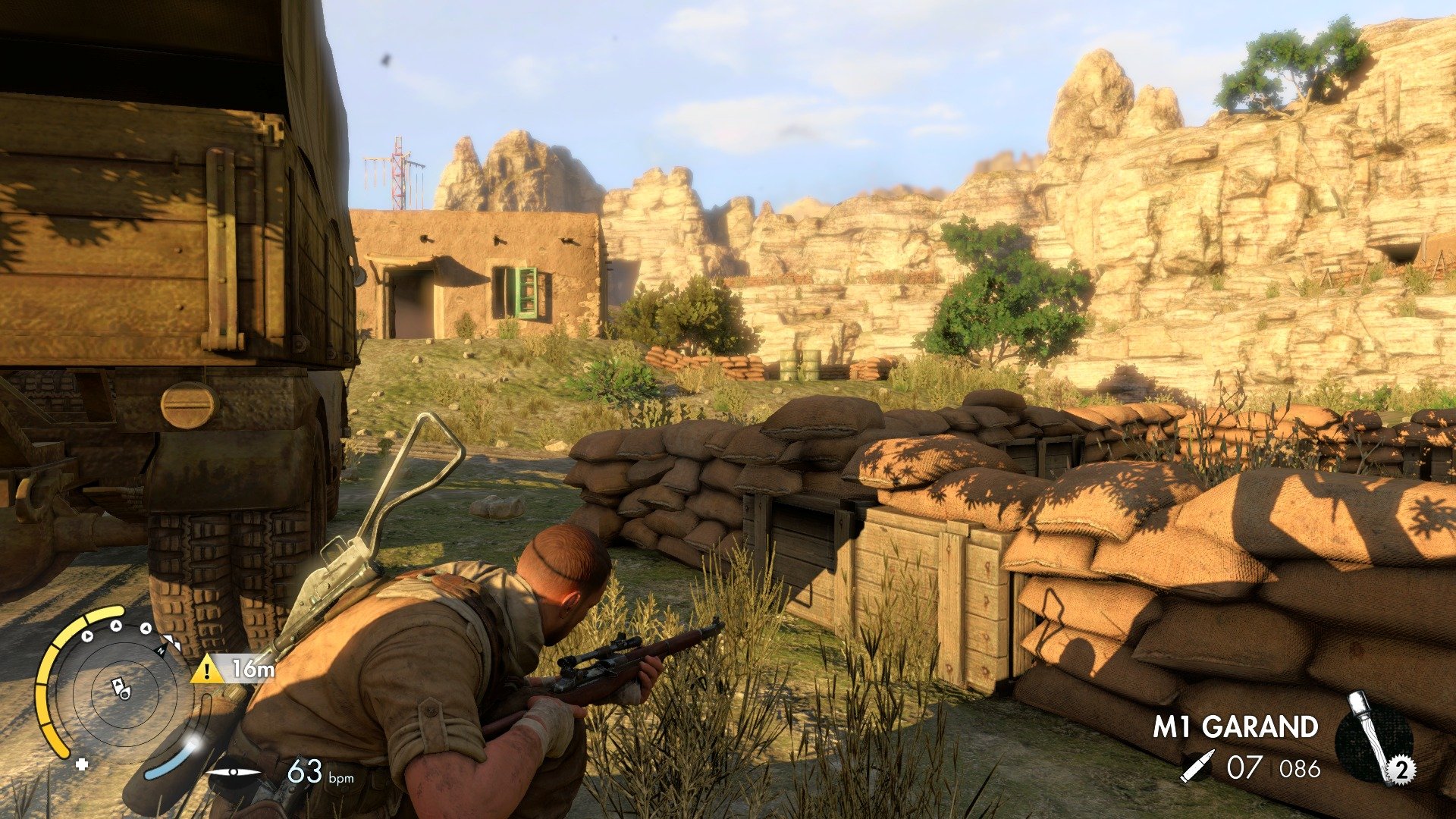This screenshot has height=819, width=1456.
Task: Expand the 16m distance marker label
Action: pos(253,670)
